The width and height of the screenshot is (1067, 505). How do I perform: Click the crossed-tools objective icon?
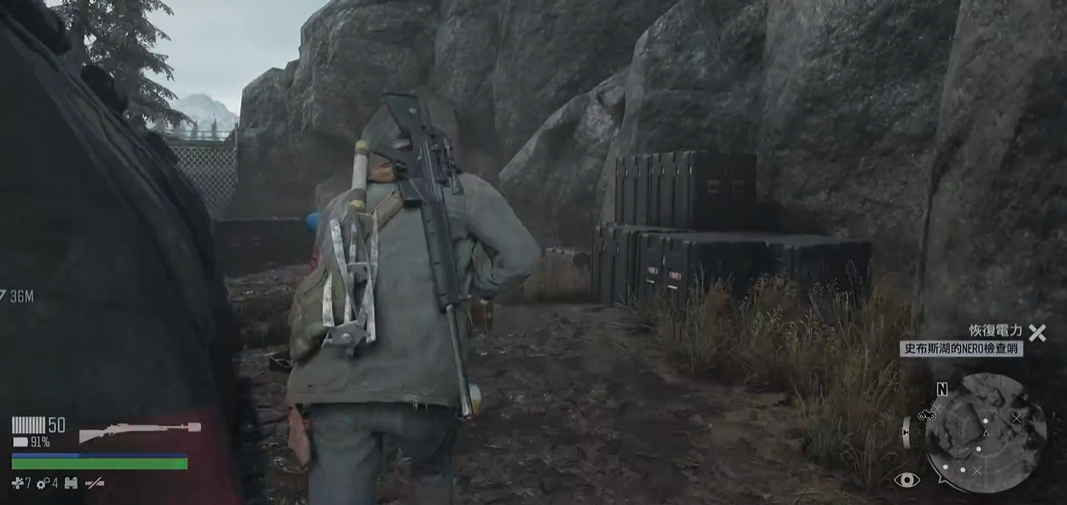[1038, 333]
